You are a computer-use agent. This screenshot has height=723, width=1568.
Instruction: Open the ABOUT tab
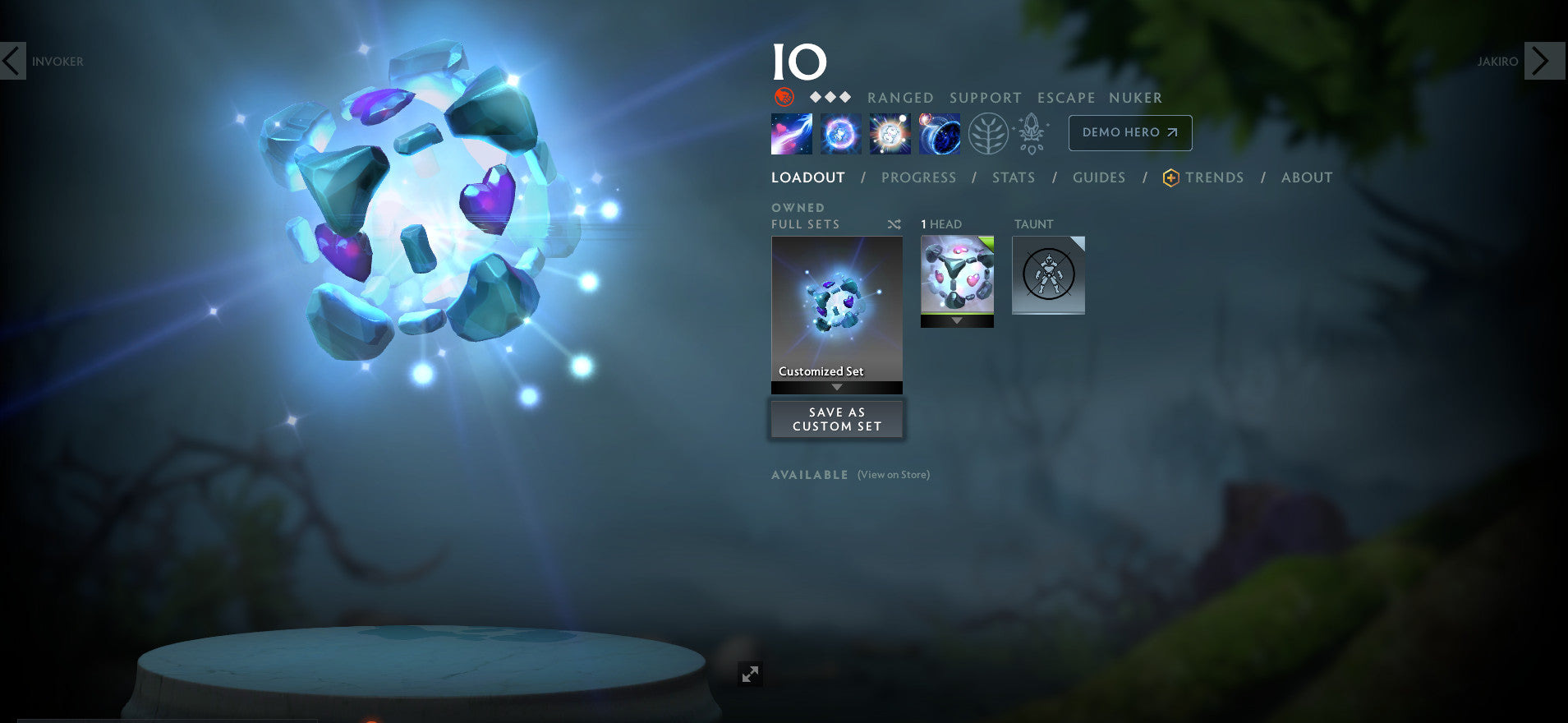[1306, 177]
